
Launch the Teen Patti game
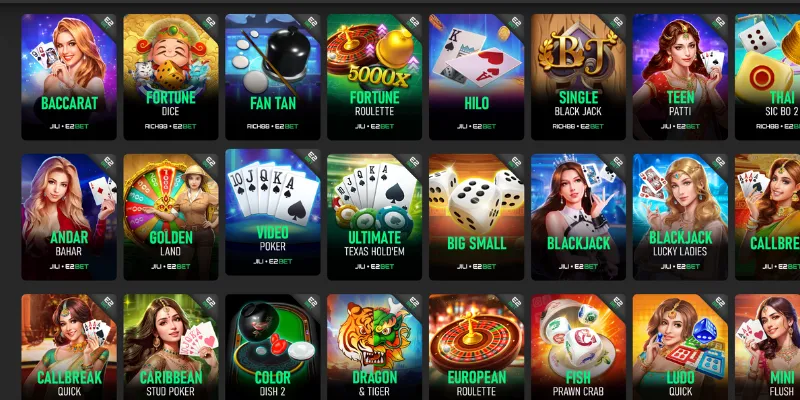[680, 75]
